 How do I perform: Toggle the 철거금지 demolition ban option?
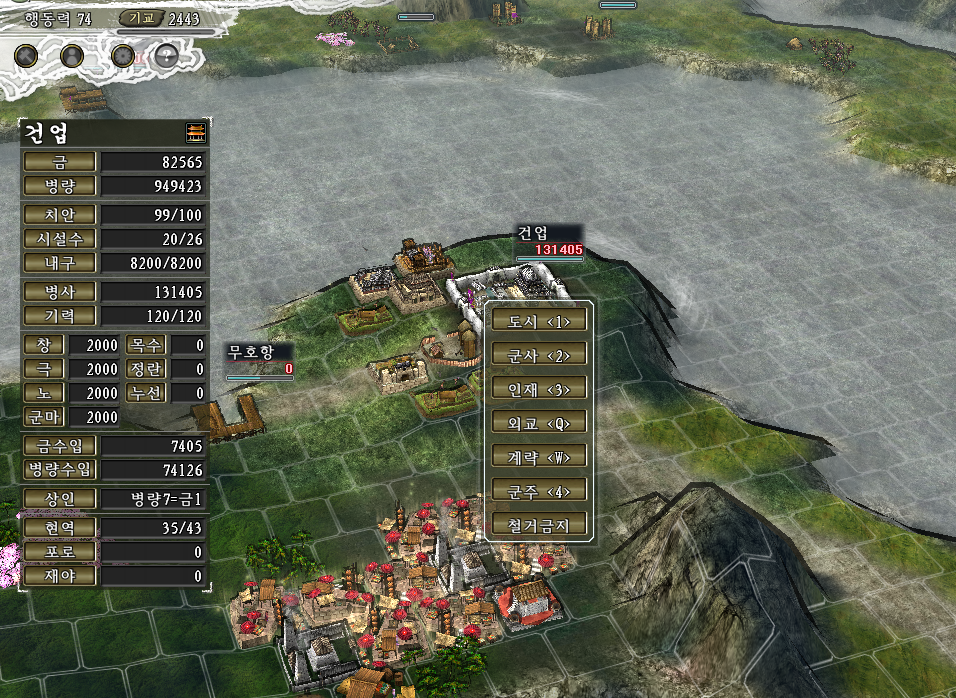[539, 524]
